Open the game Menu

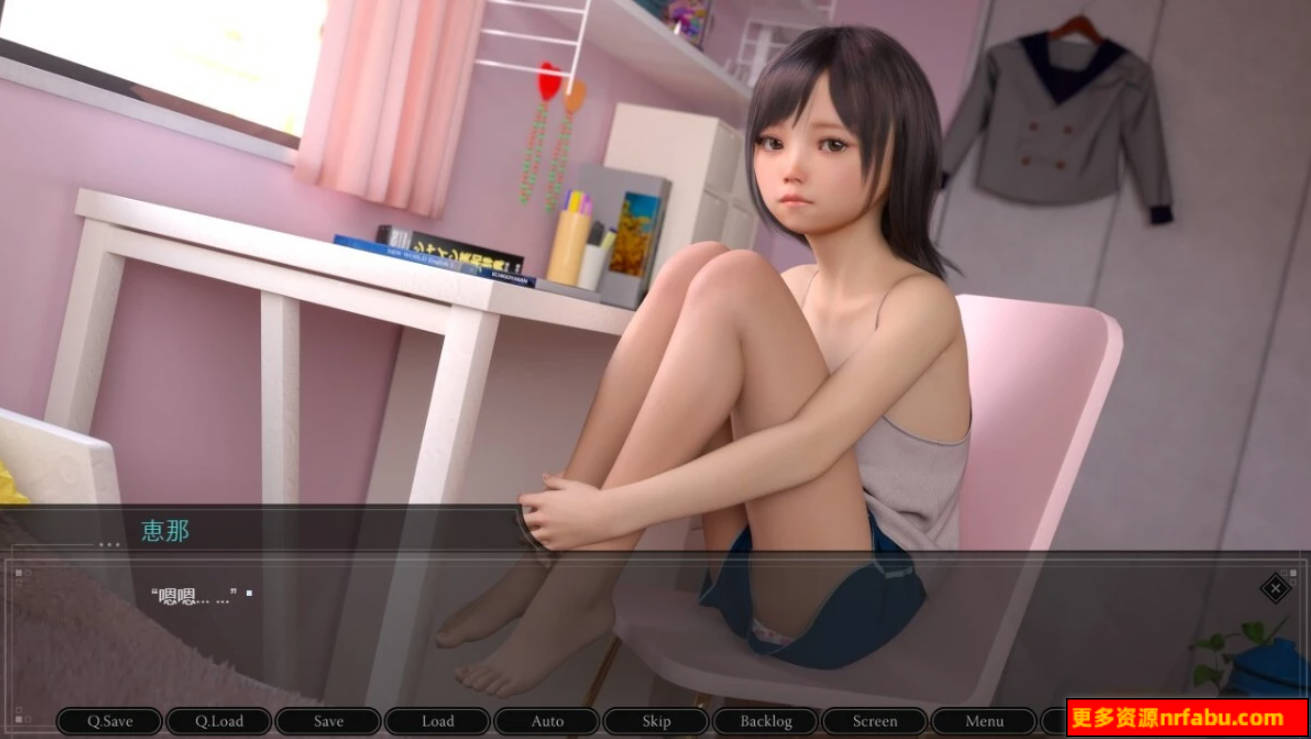[984, 721]
